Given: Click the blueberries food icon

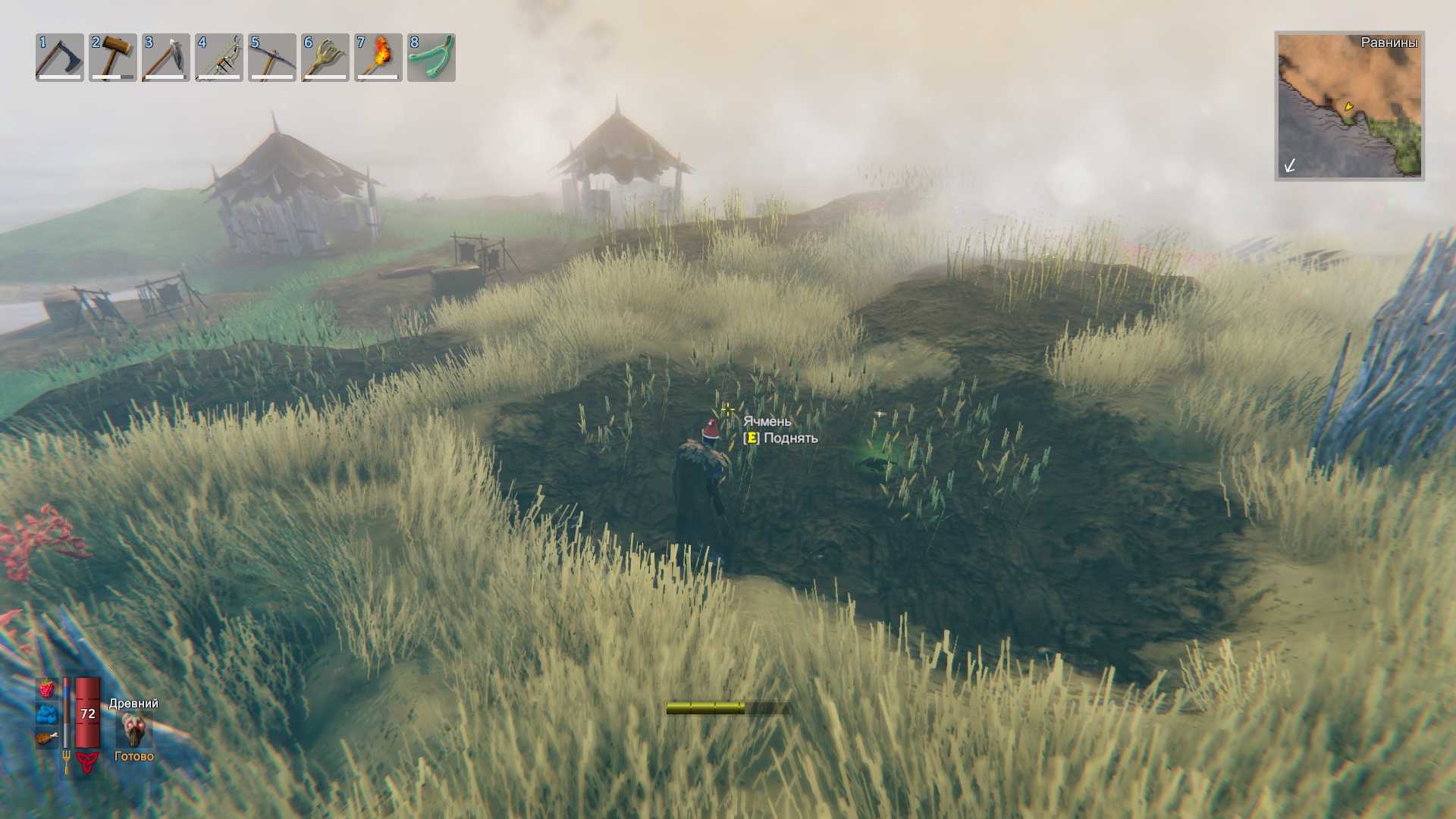Looking at the screenshot, I should pos(47,714).
